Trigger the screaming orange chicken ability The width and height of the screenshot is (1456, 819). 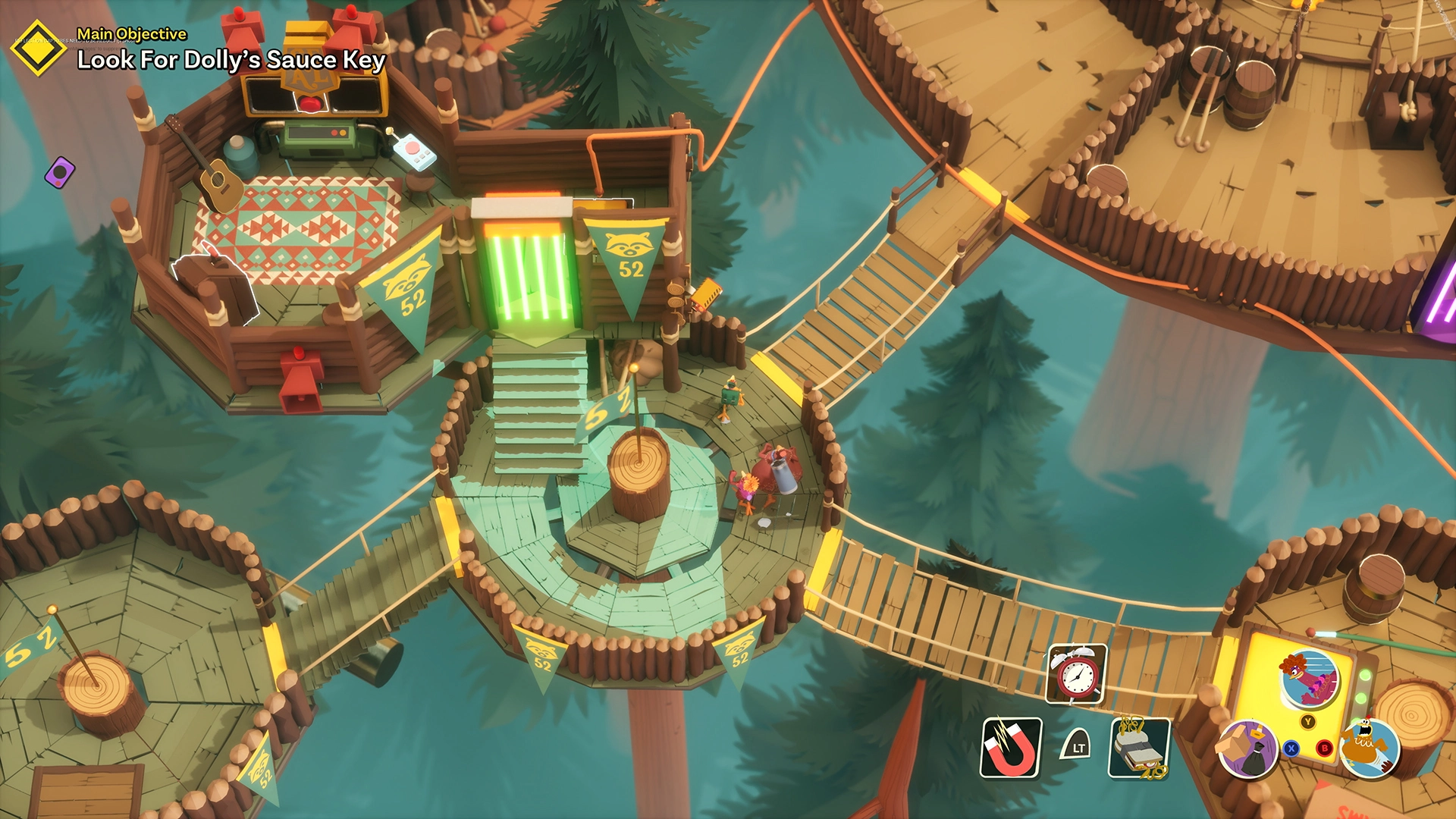coord(1369,748)
